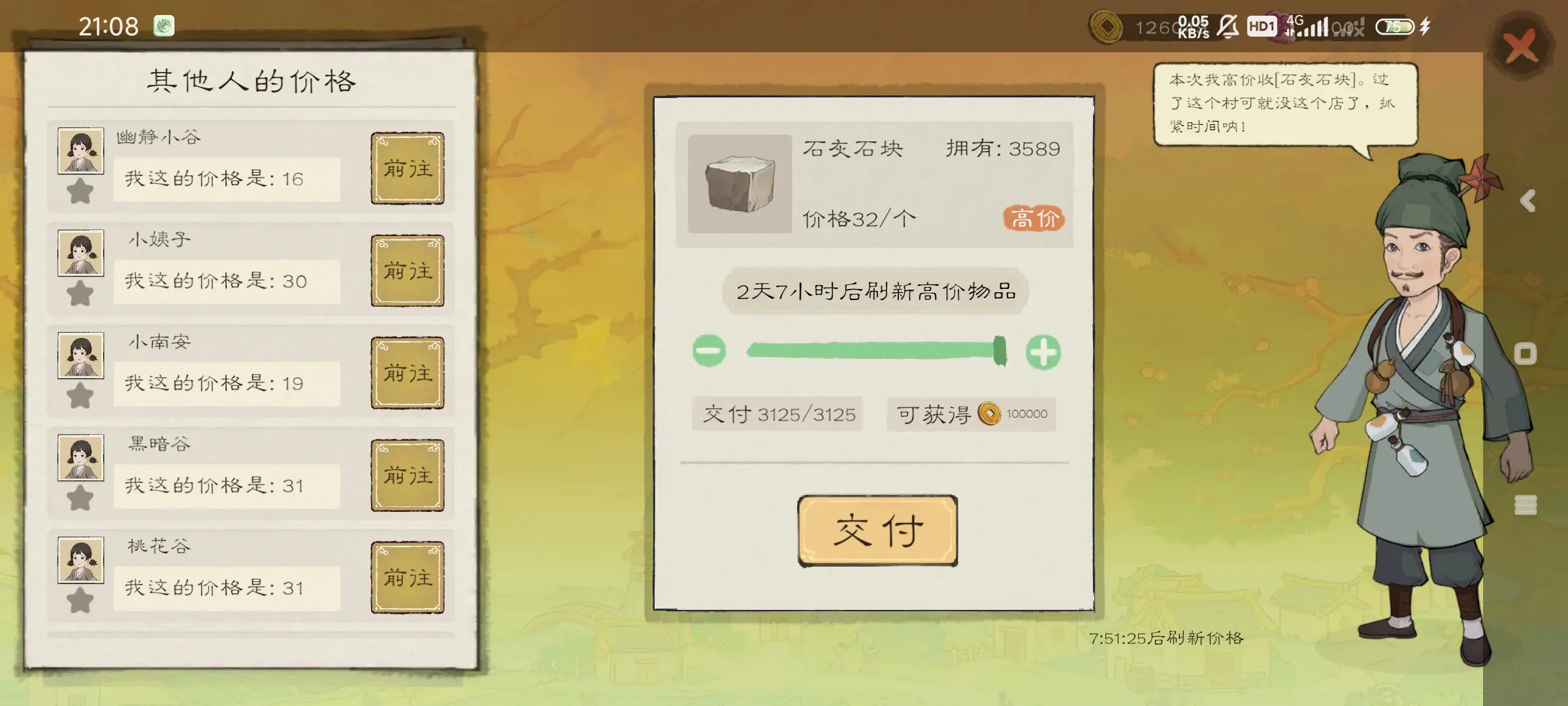This screenshot has width=1568, height=706.
Task: Click 小姨子's avatar portrait
Action: click(x=80, y=254)
